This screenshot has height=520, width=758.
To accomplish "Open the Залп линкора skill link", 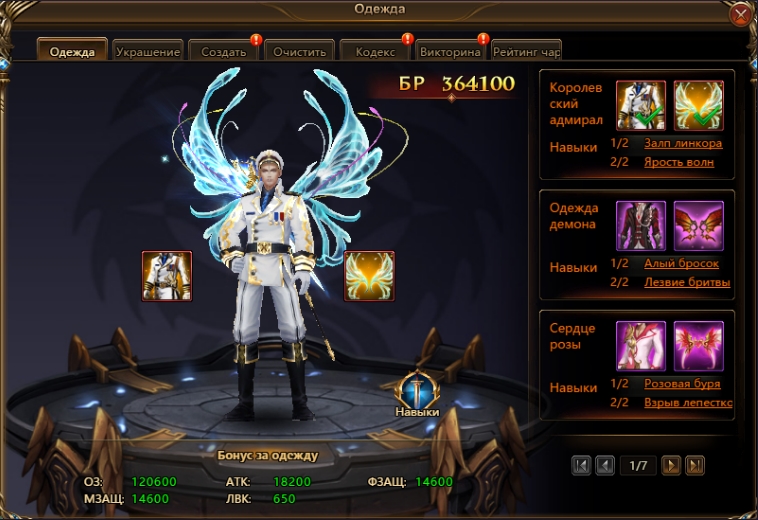I will (683, 143).
